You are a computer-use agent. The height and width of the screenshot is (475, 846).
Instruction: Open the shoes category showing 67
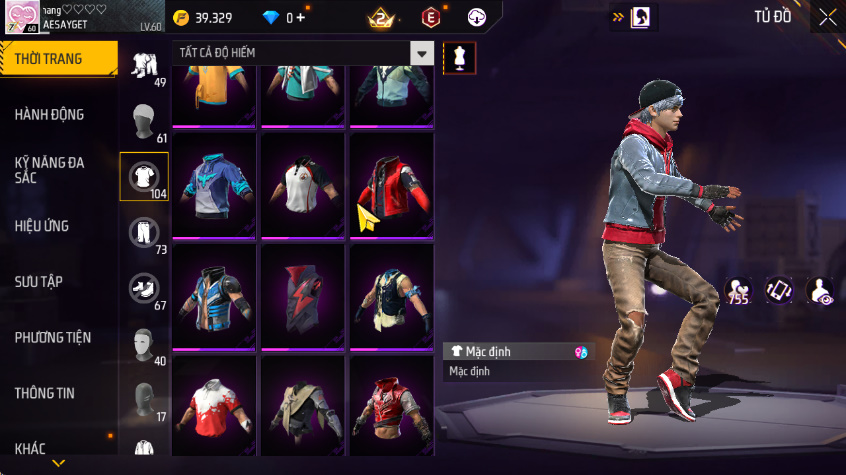(144, 290)
